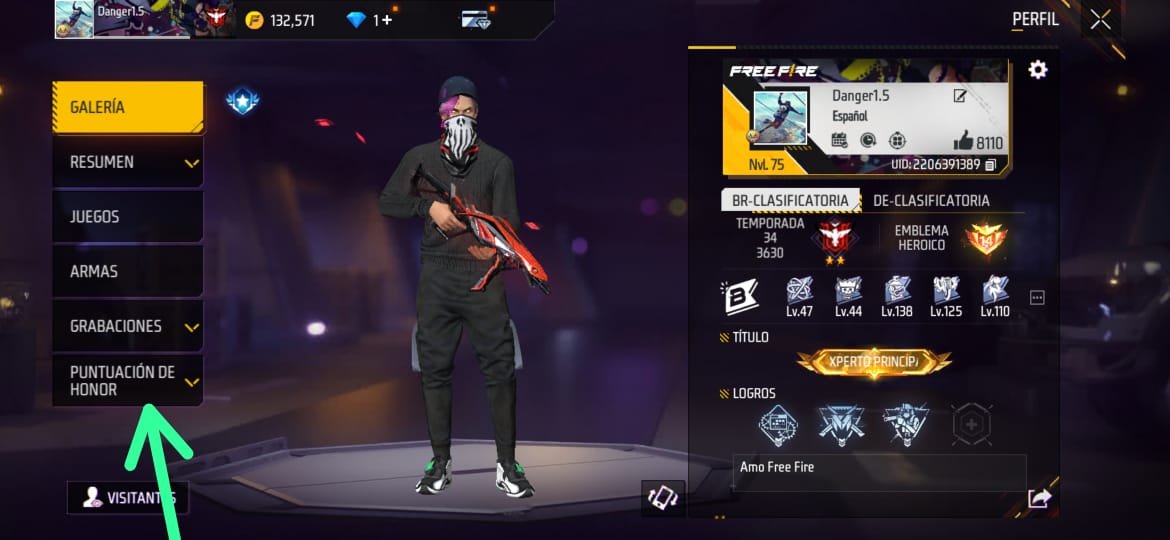Expand the Resumen section
Viewport: 1170px width, 540px height.
click(x=127, y=162)
